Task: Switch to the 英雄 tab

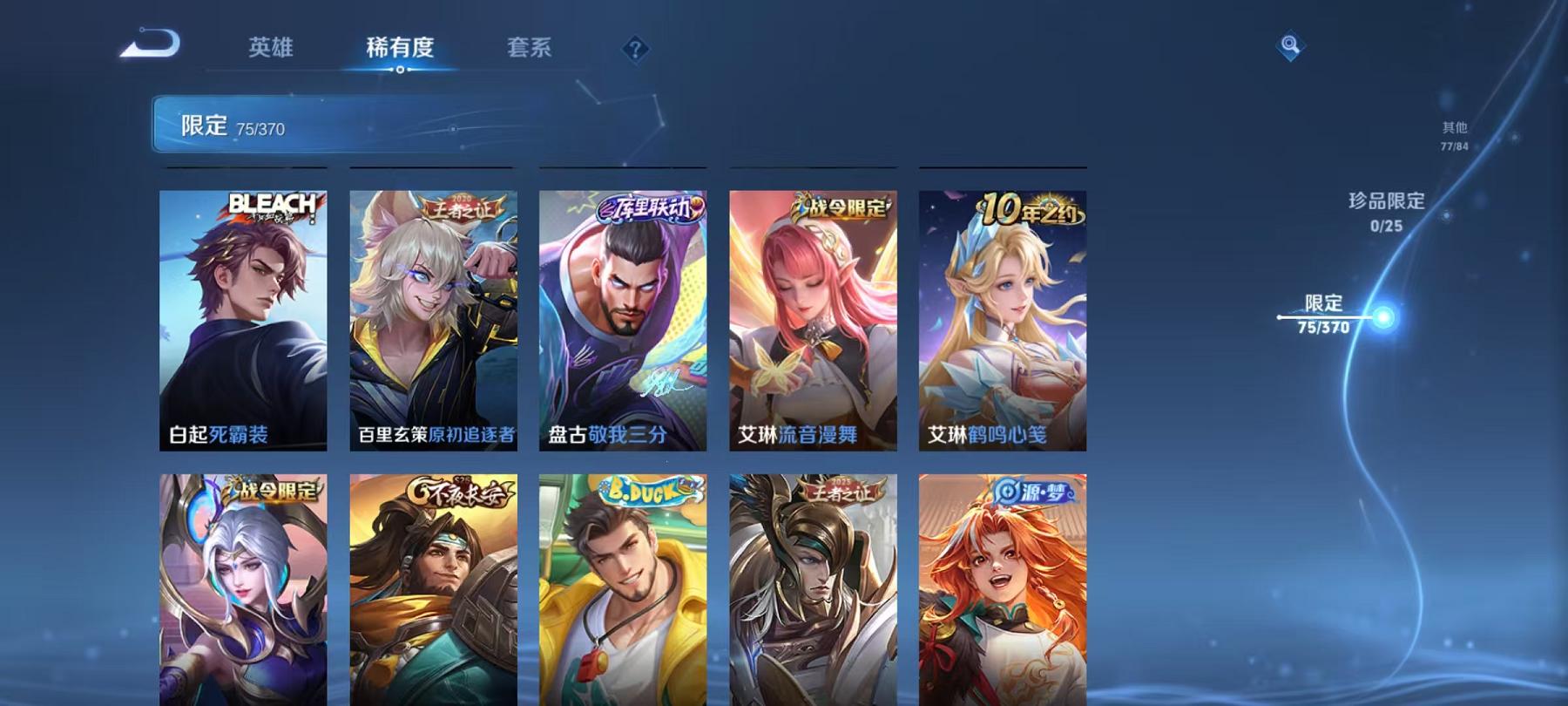Action: click(x=270, y=48)
